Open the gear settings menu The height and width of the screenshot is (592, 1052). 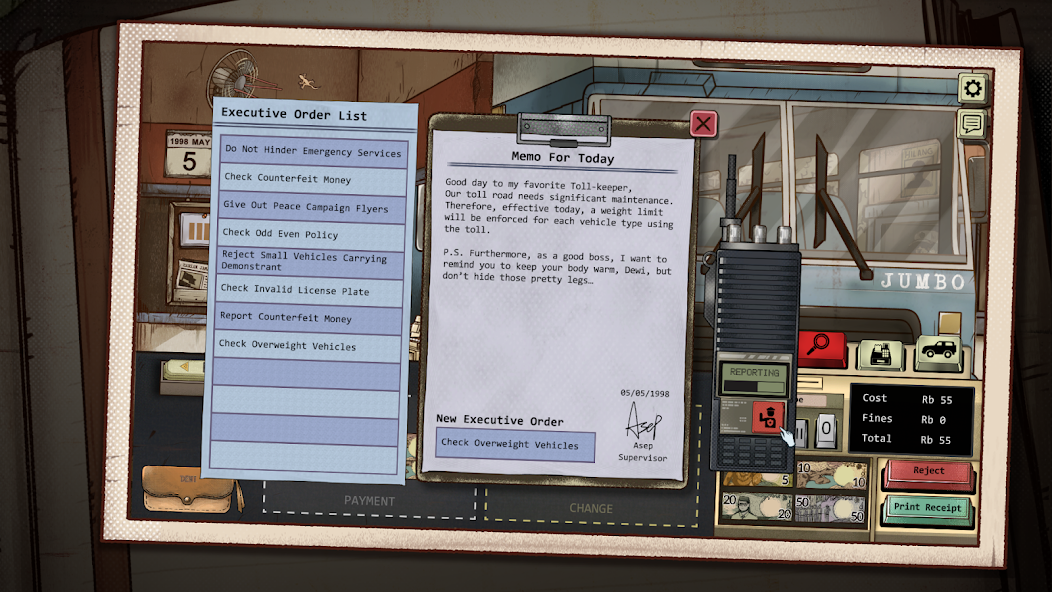(x=972, y=89)
